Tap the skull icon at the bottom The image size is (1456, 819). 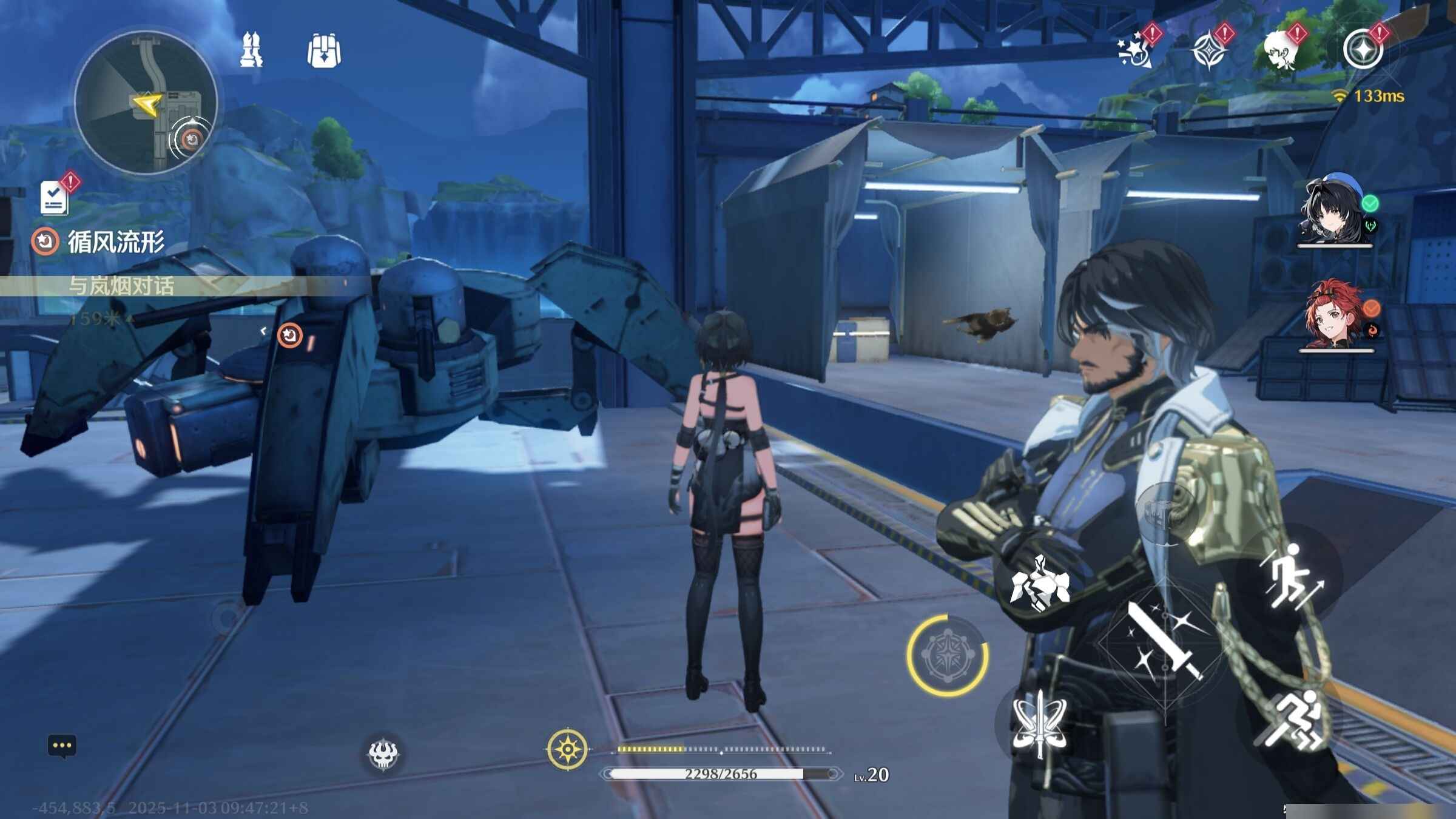tap(383, 754)
